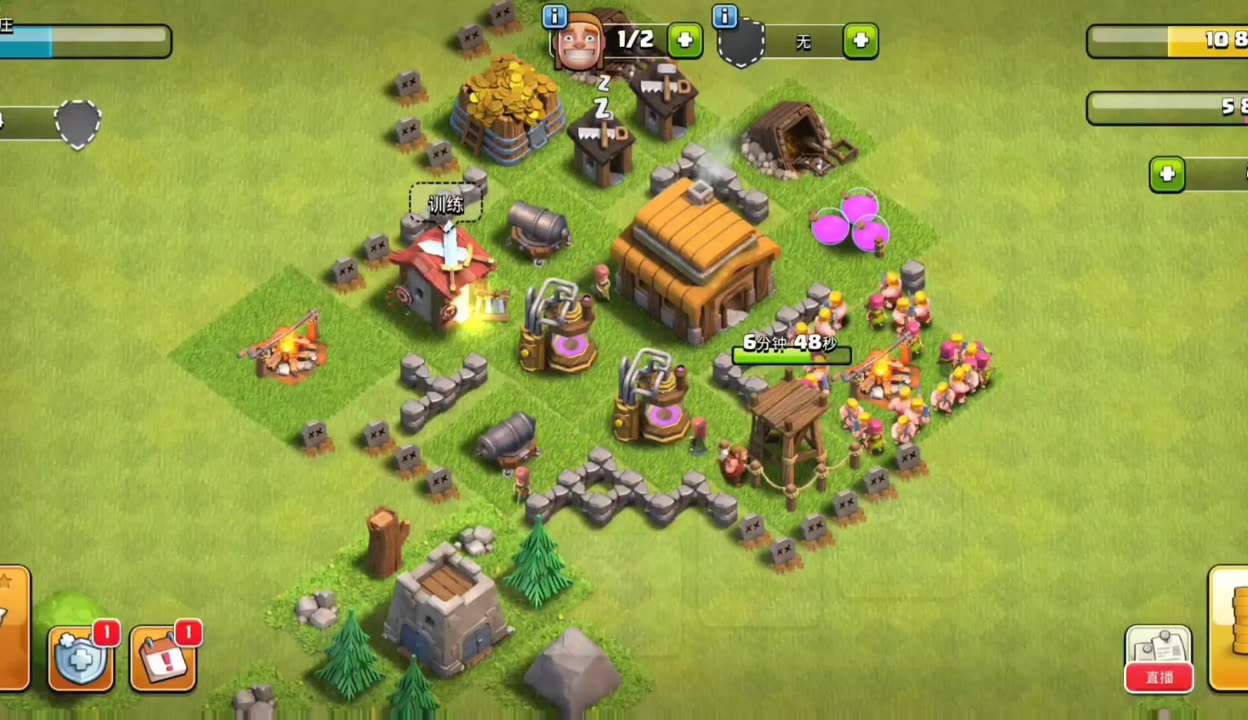Open the blue shield-plus notification button

click(x=81, y=658)
